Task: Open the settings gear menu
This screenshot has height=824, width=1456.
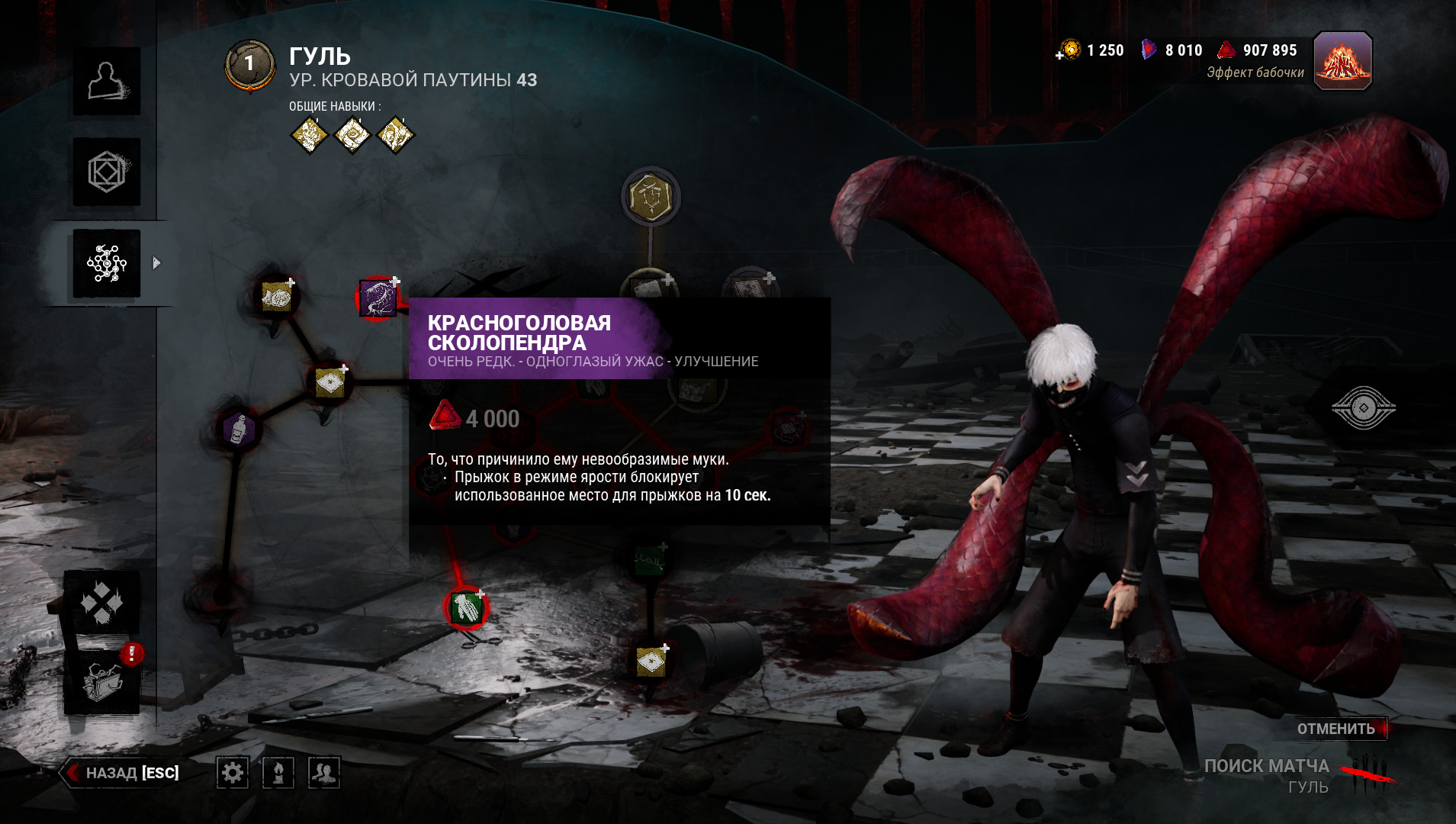Action: (x=232, y=773)
